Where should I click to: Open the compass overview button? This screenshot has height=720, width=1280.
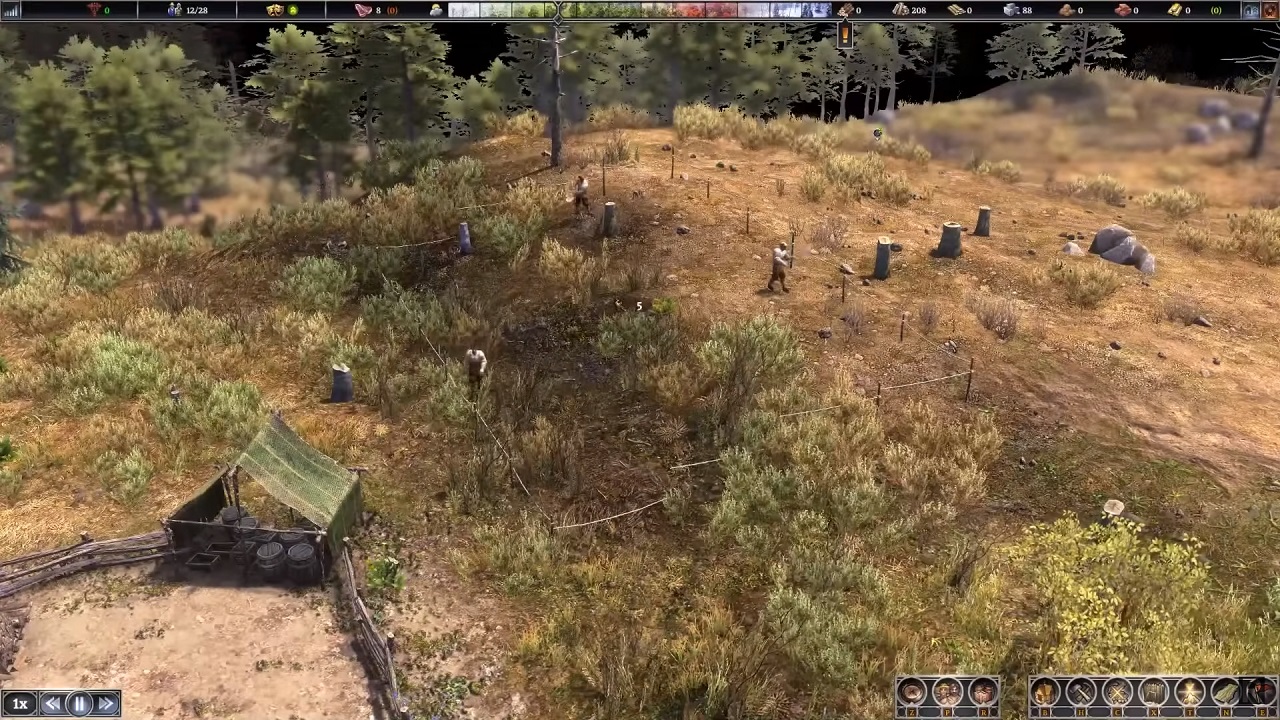pyautogui.click(x=911, y=692)
